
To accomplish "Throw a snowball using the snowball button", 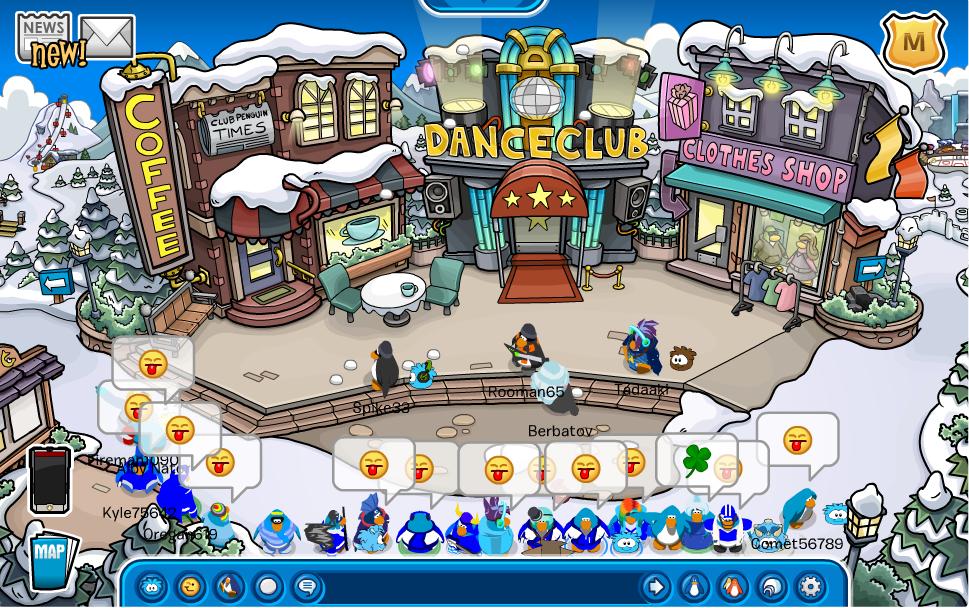I will pos(268,587).
